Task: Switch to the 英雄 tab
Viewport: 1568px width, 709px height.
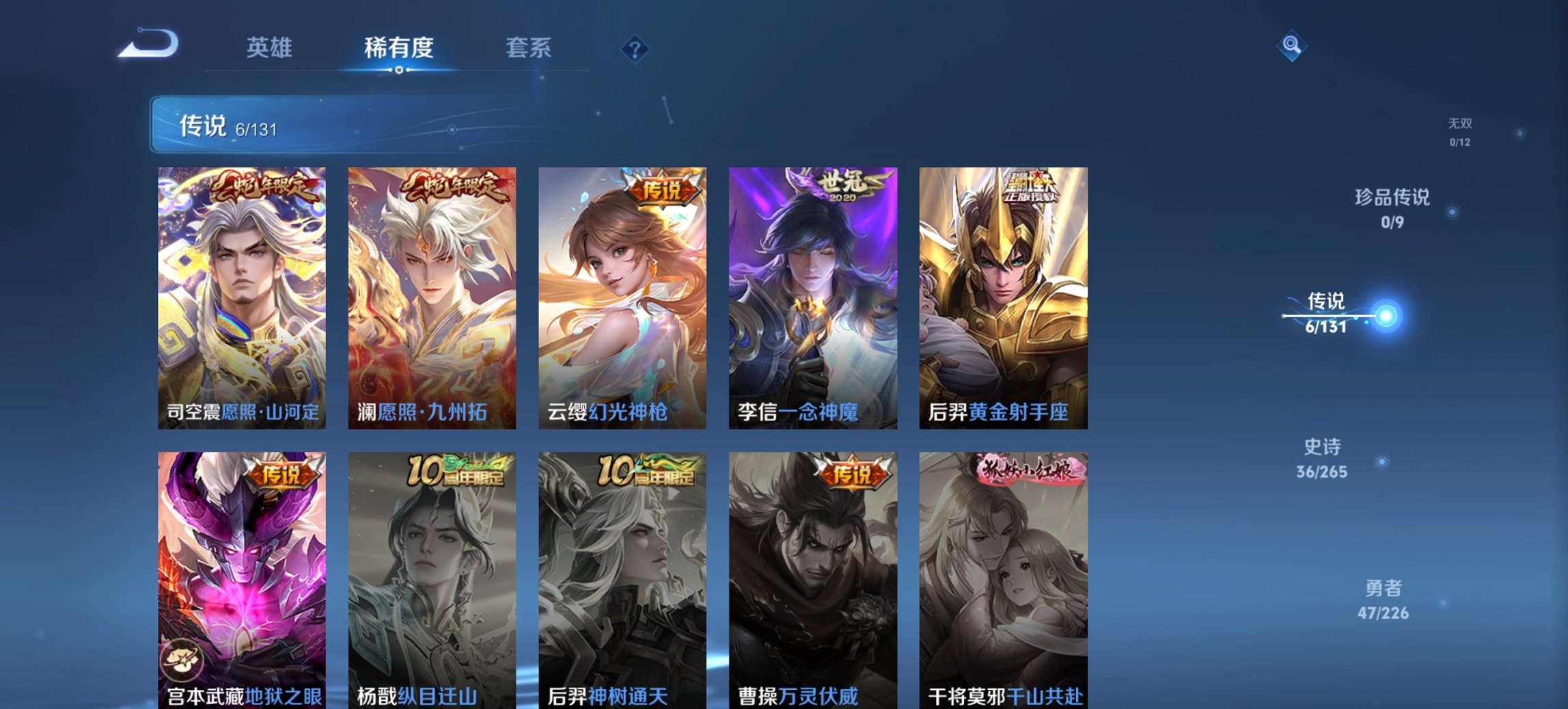Action: click(x=270, y=48)
